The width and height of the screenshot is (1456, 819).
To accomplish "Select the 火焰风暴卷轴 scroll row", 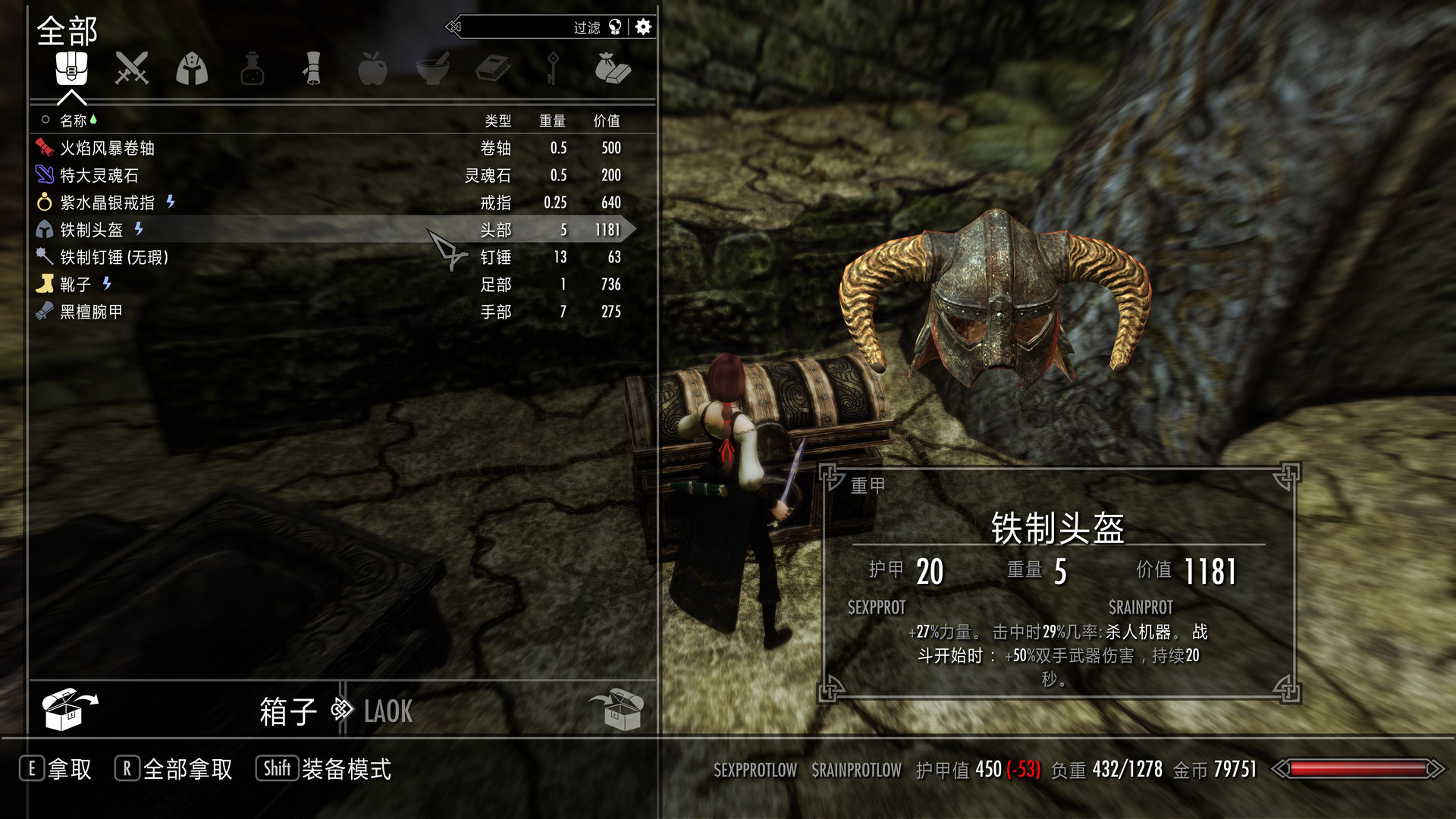I will click(x=107, y=148).
